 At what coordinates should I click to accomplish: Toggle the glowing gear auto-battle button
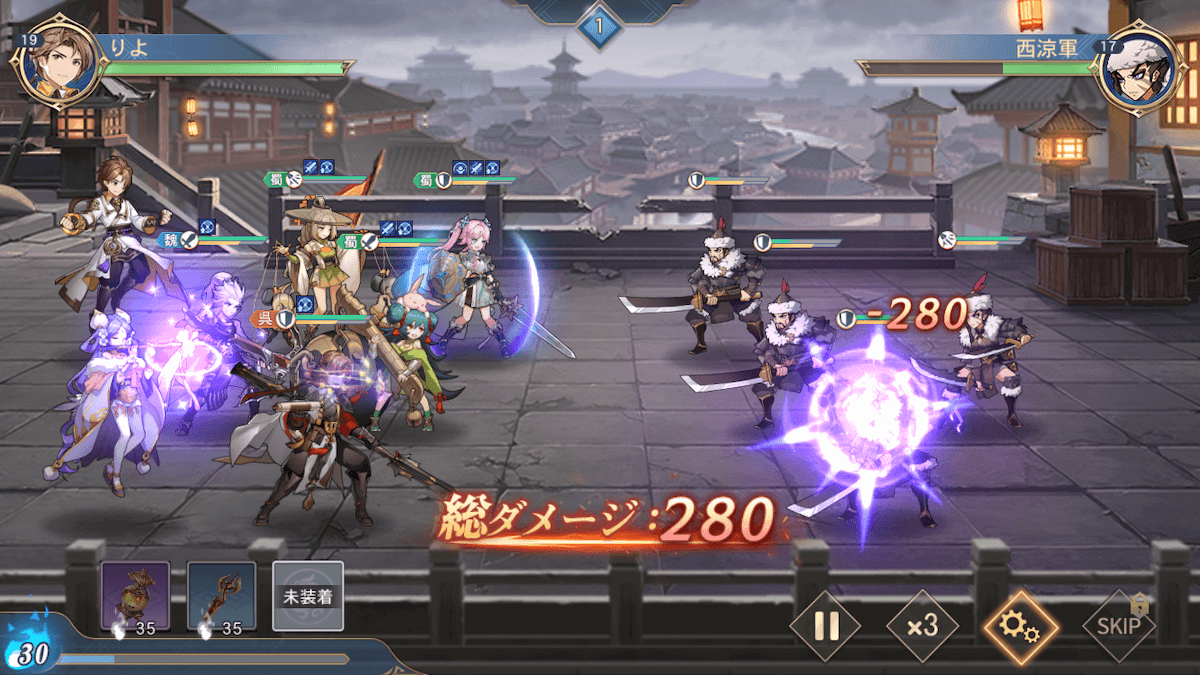click(x=1020, y=626)
